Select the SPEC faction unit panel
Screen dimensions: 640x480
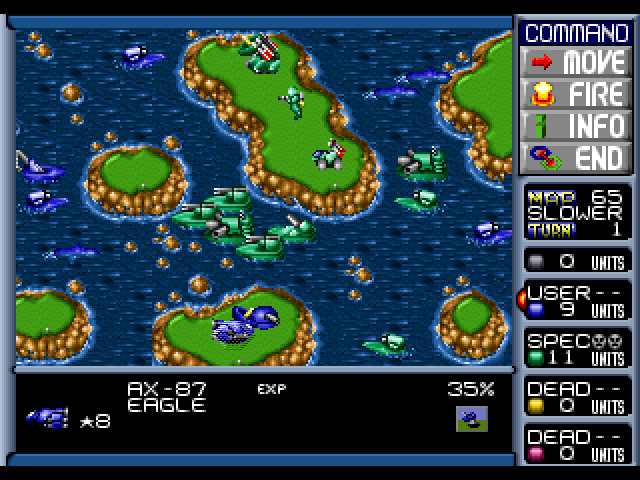pos(576,349)
